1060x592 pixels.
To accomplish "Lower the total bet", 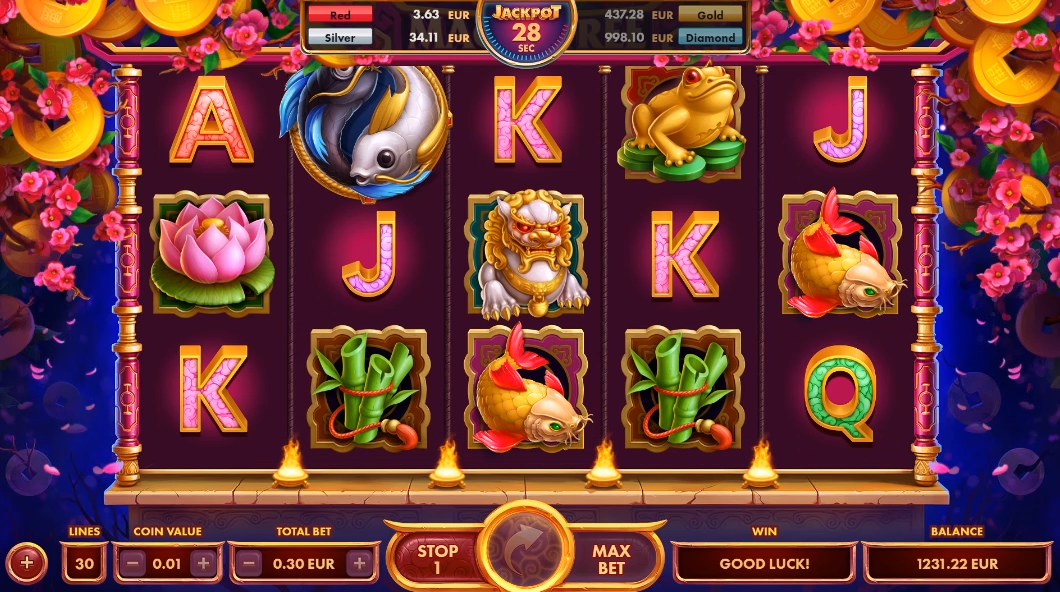I will (251, 563).
